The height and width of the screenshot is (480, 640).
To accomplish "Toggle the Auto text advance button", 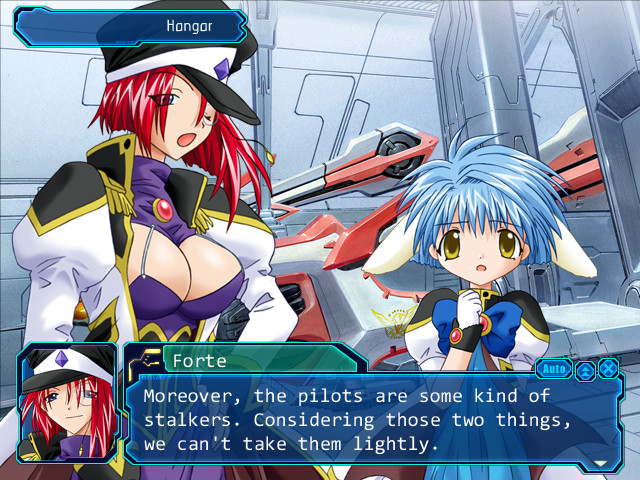I will pos(553,369).
